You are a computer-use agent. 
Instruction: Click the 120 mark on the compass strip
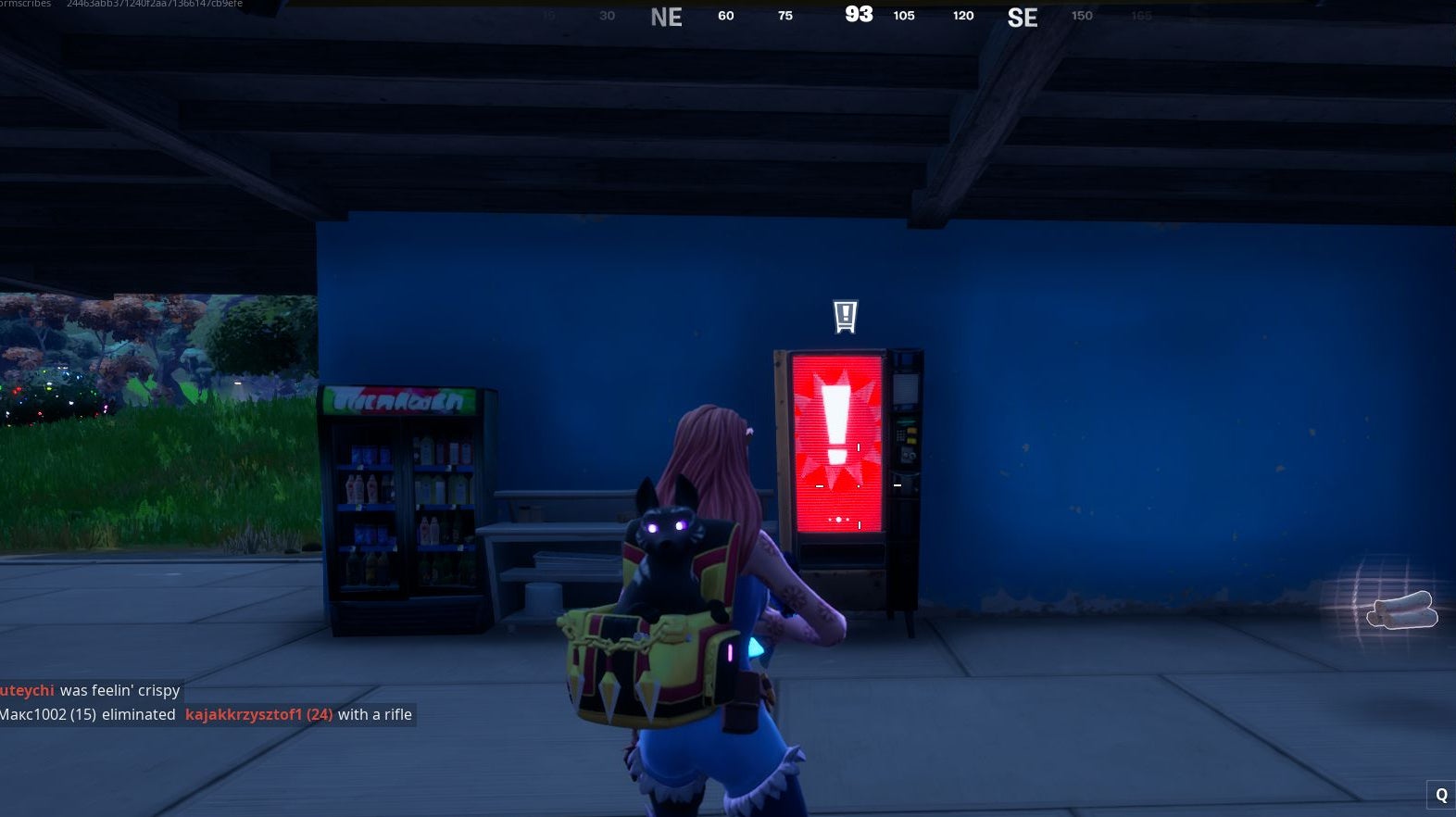coord(962,16)
